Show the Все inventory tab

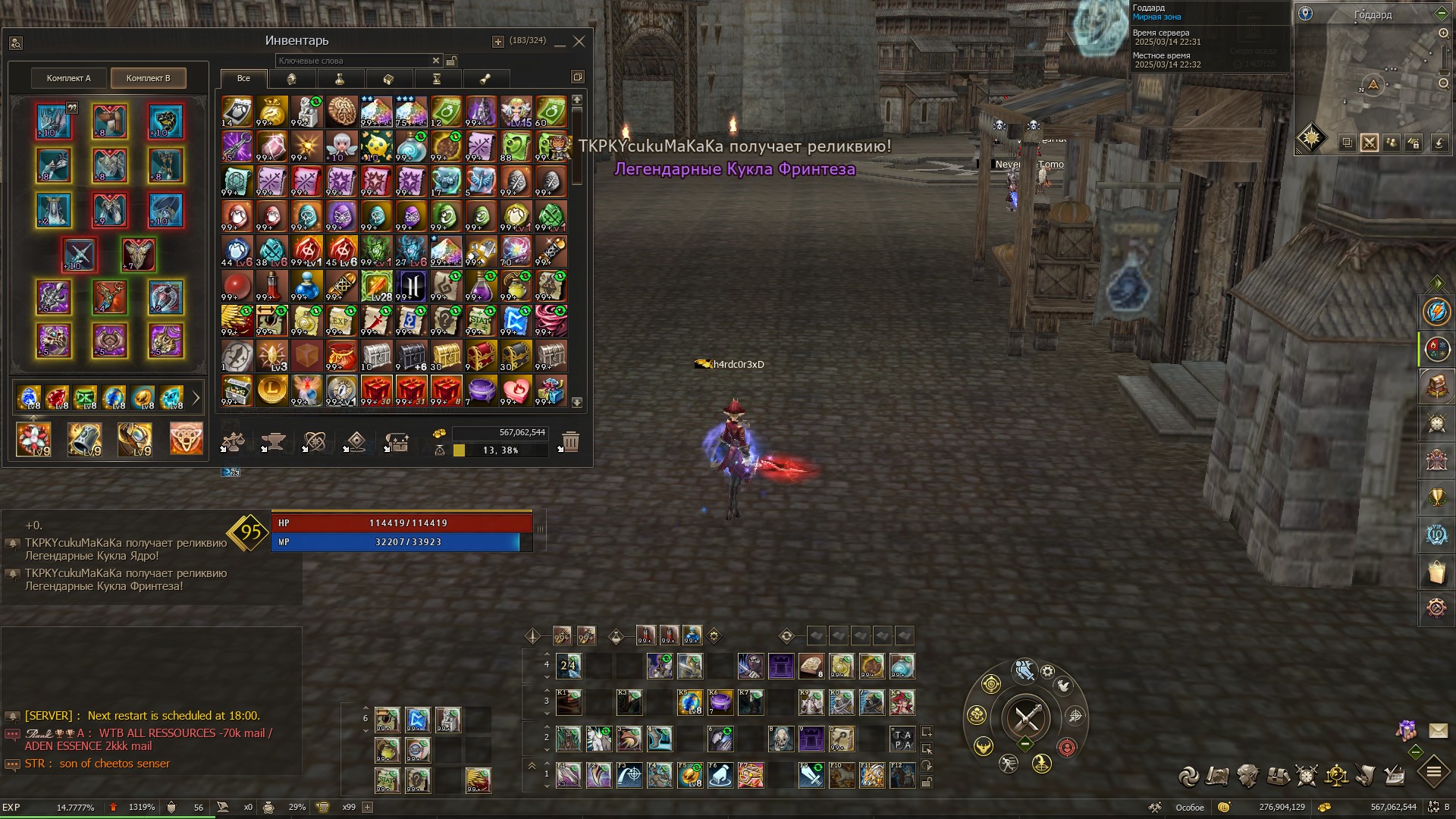tap(243, 78)
